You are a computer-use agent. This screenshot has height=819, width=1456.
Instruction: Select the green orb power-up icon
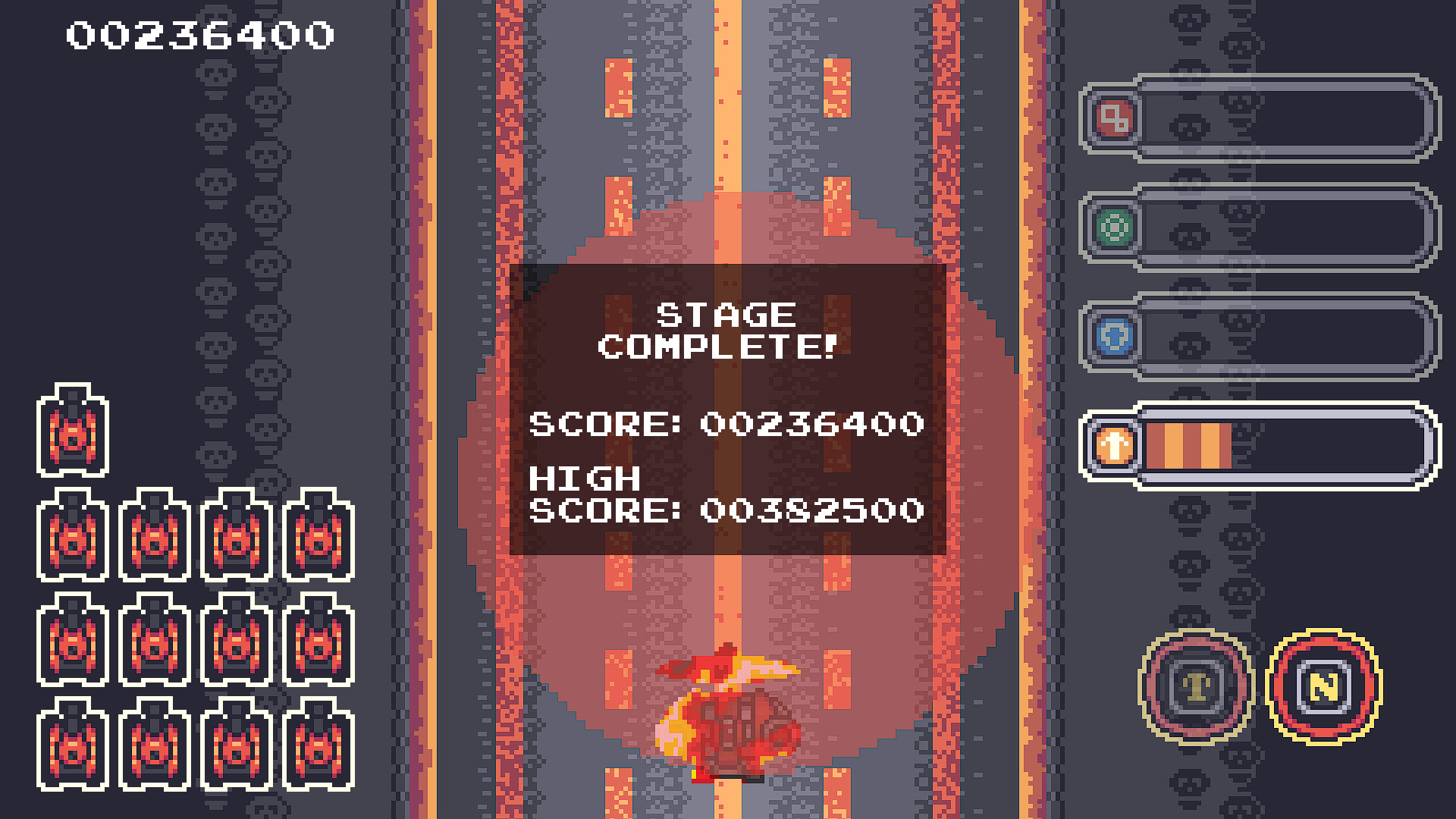[1112, 227]
